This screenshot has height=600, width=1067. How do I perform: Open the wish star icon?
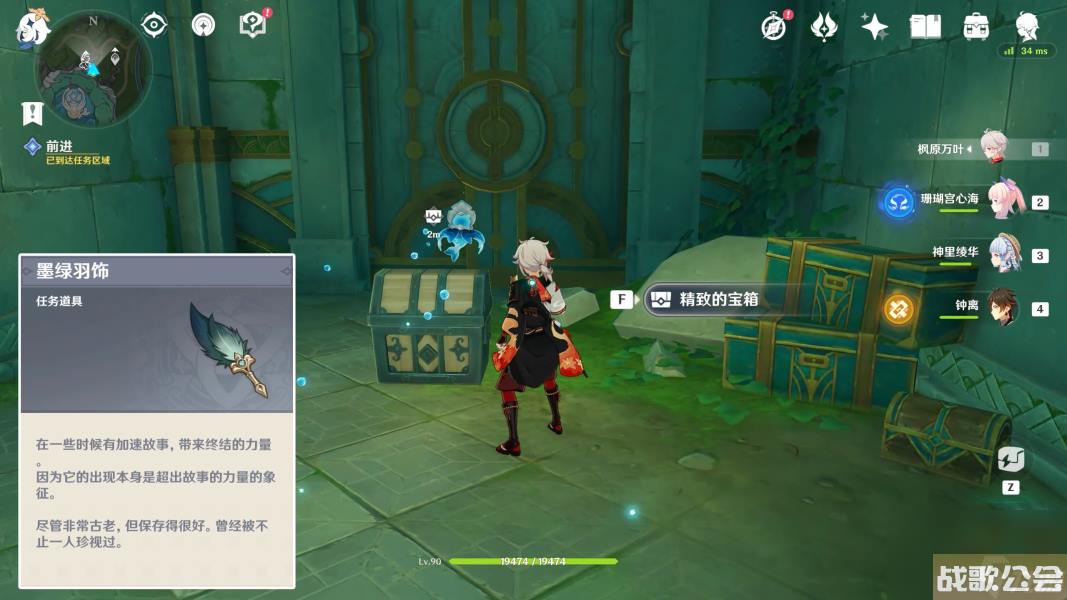[874, 27]
